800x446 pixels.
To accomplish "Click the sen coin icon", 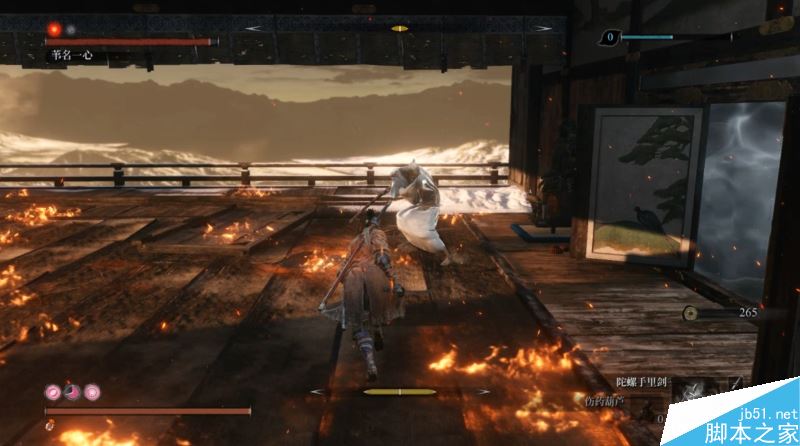I will (691, 313).
